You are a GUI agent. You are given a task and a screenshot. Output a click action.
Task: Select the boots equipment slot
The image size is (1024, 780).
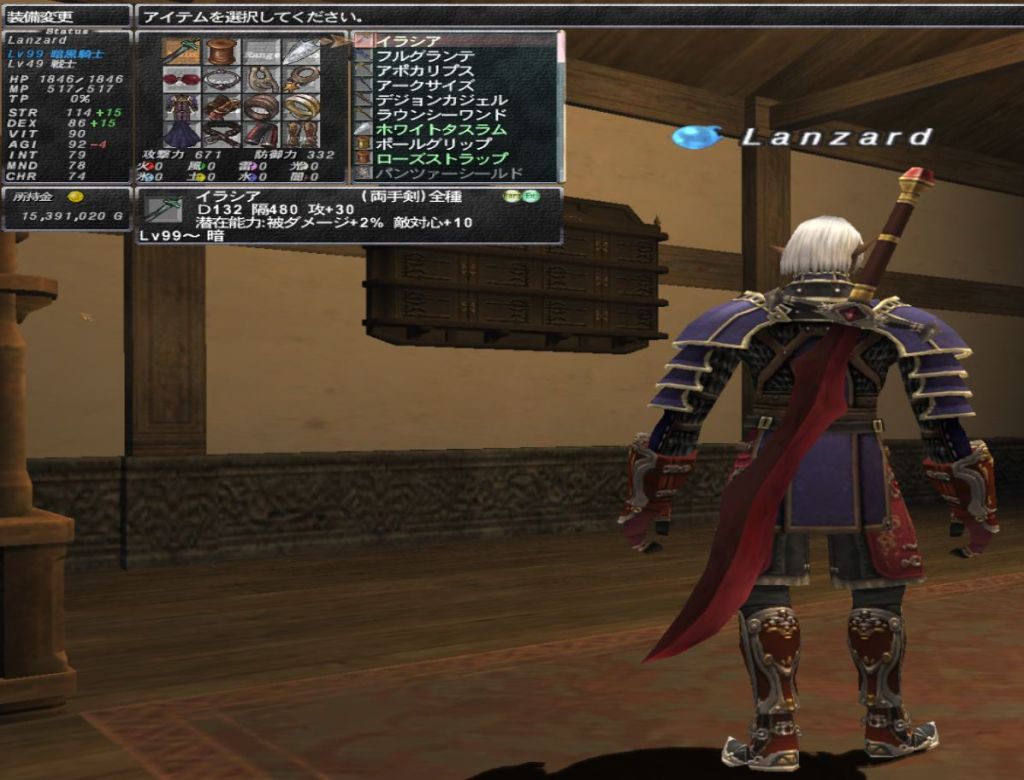tap(300, 133)
